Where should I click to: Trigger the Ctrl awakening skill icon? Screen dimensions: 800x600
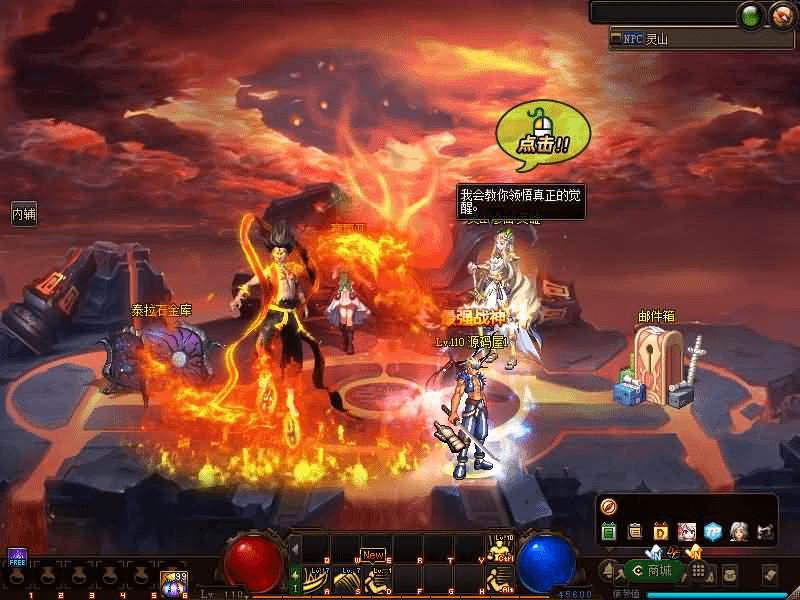pos(500,548)
